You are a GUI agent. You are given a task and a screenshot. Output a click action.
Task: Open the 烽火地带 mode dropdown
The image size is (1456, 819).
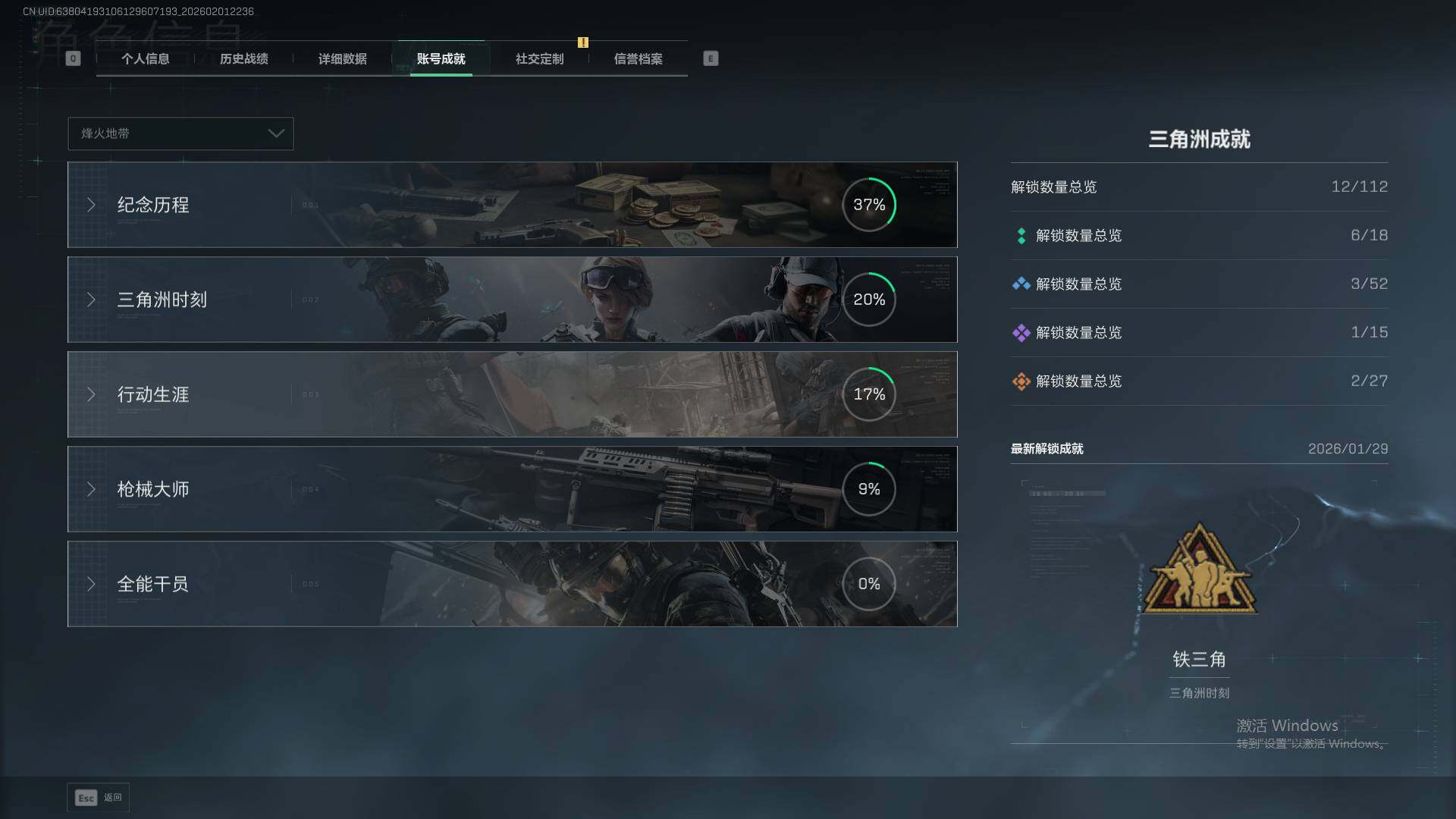coord(180,133)
